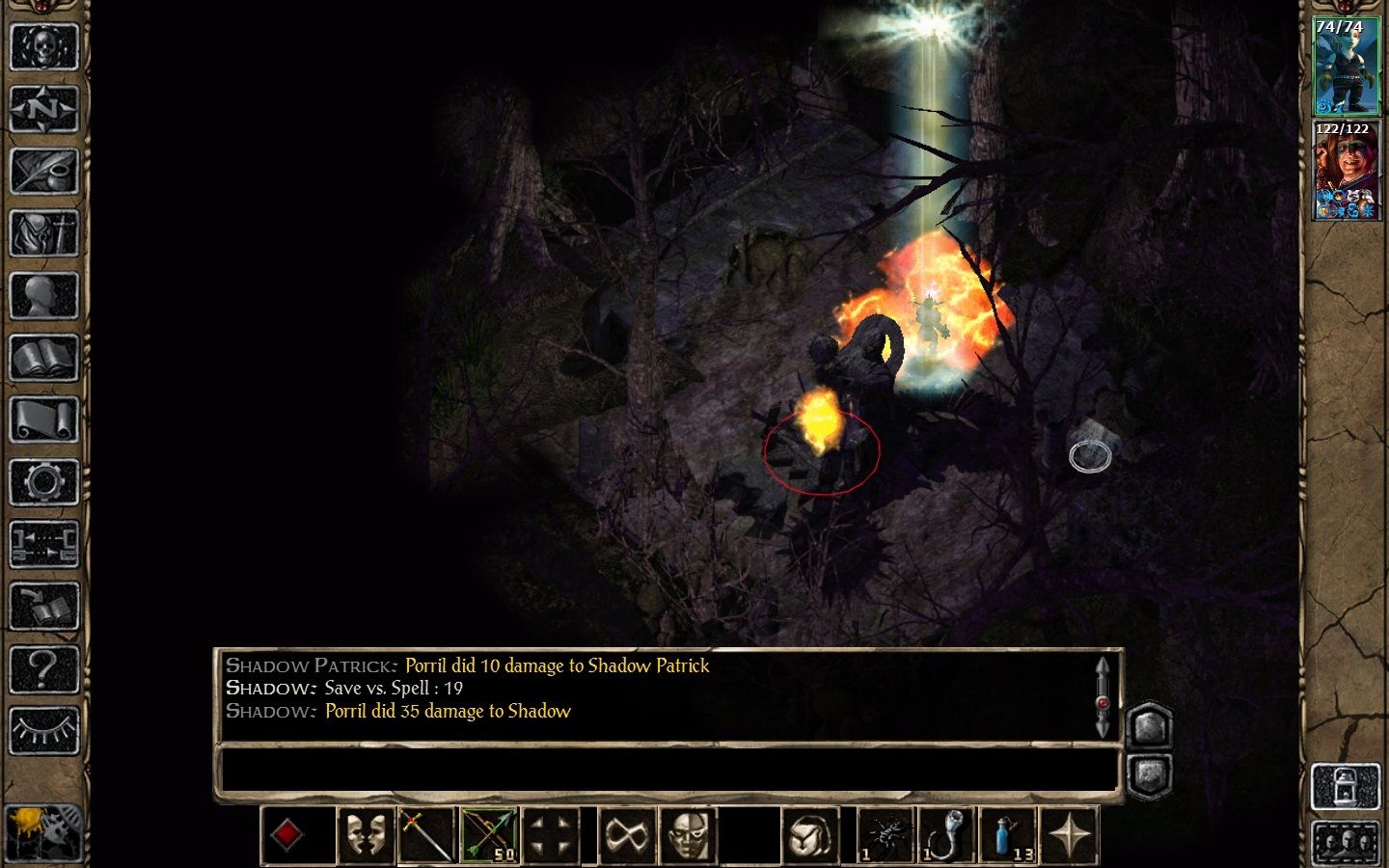
Task: Click the red diamond action button
Action: pyautogui.click(x=287, y=835)
